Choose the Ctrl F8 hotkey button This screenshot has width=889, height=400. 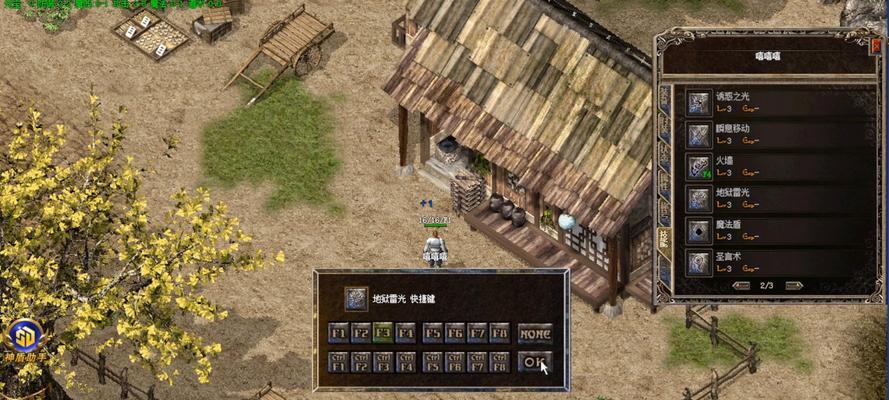pyautogui.click(x=500, y=362)
